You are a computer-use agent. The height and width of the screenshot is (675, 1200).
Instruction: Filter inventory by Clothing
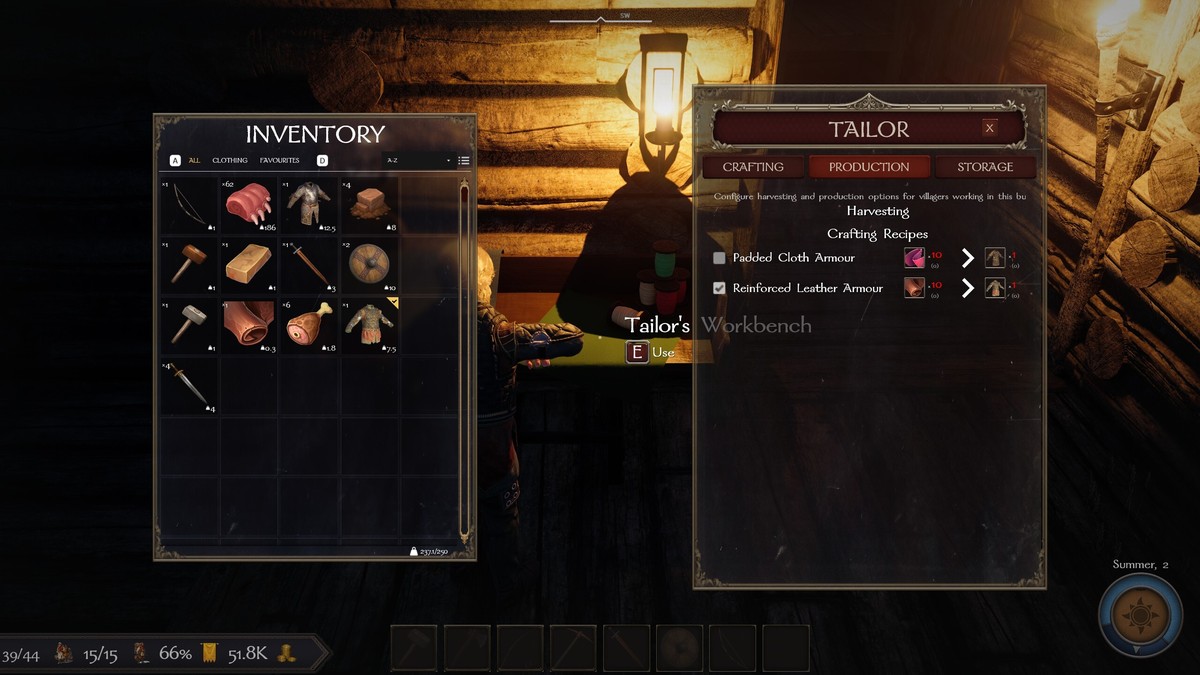pos(230,160)
